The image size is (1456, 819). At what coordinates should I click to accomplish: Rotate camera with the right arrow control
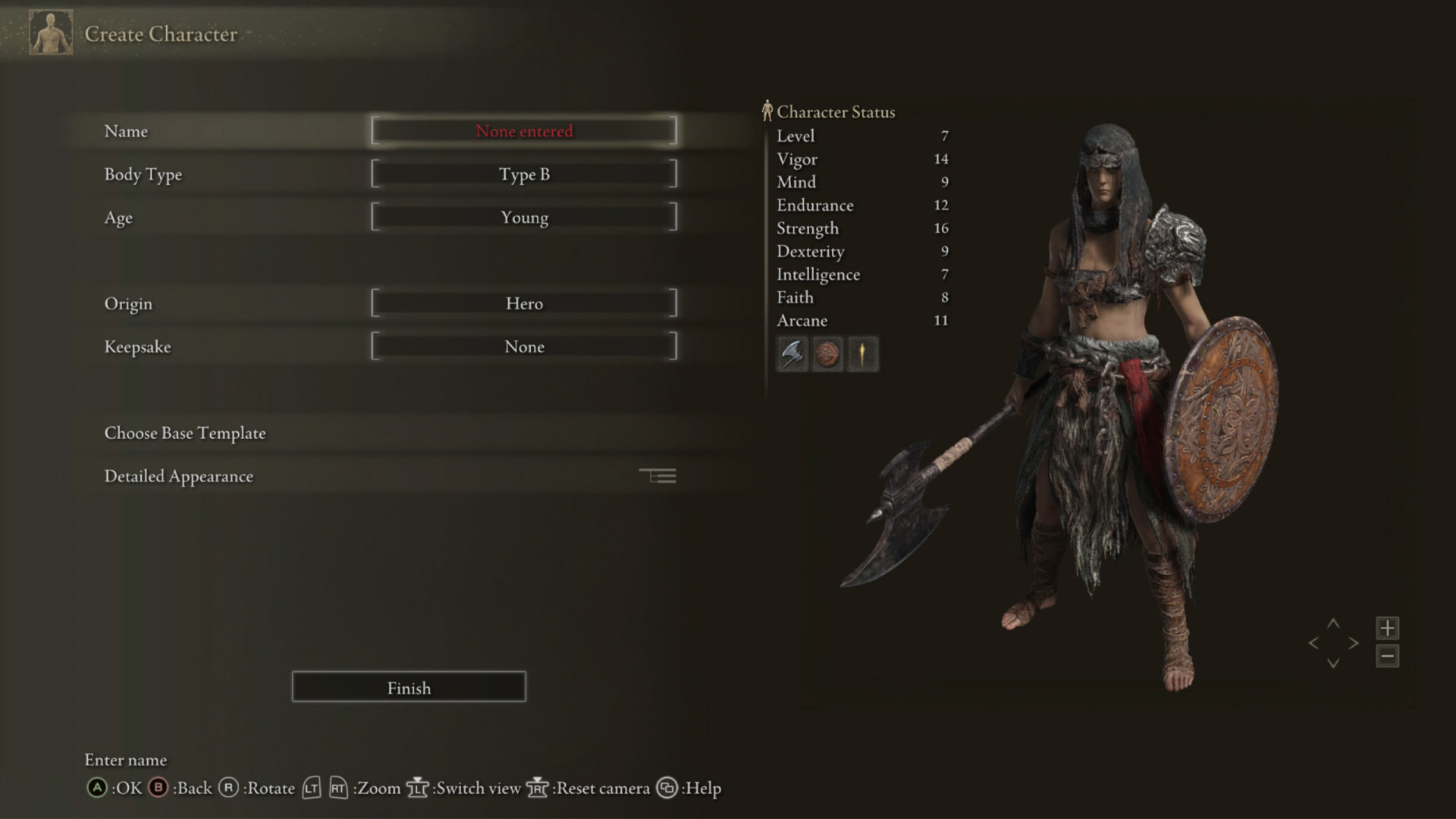[x=1354, y=643]
